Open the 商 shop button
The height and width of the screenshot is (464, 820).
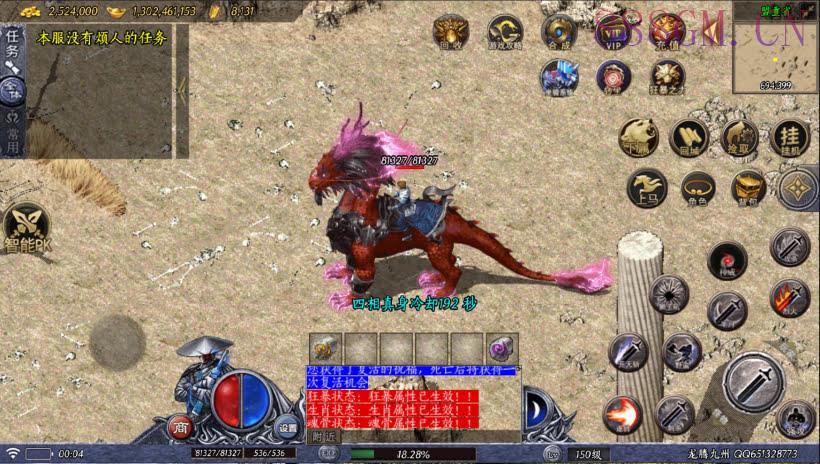(180, 427)
